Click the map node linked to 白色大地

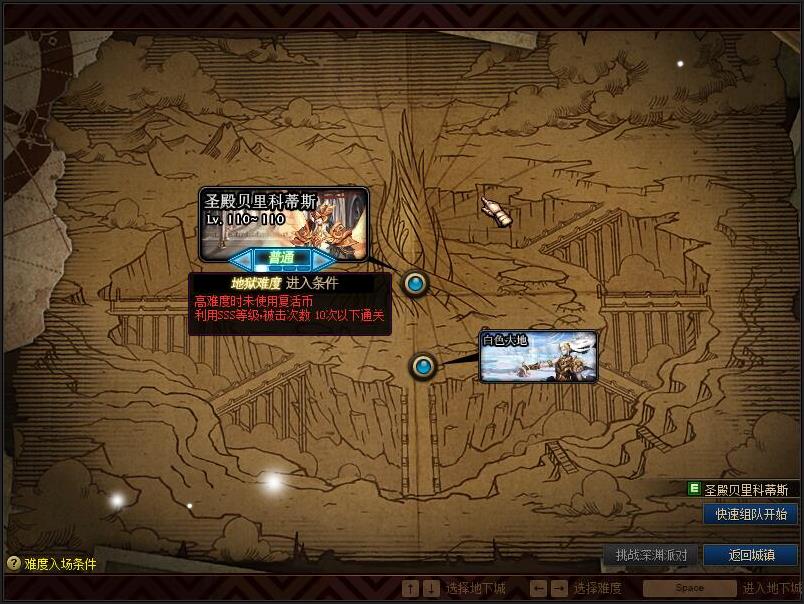tap(423, 367)
